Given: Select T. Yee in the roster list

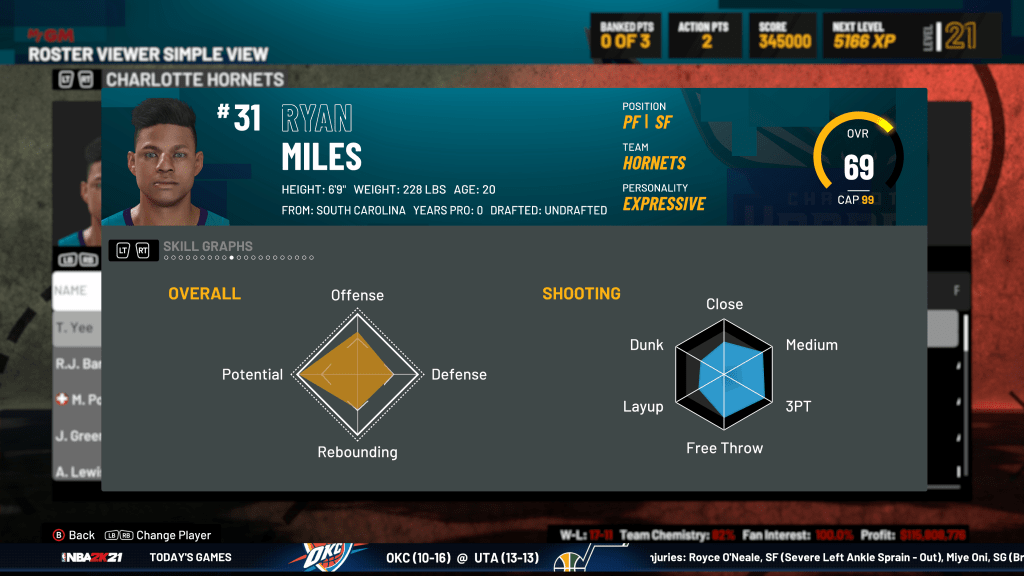Looking at the screenshot, I should coord(76,327).
